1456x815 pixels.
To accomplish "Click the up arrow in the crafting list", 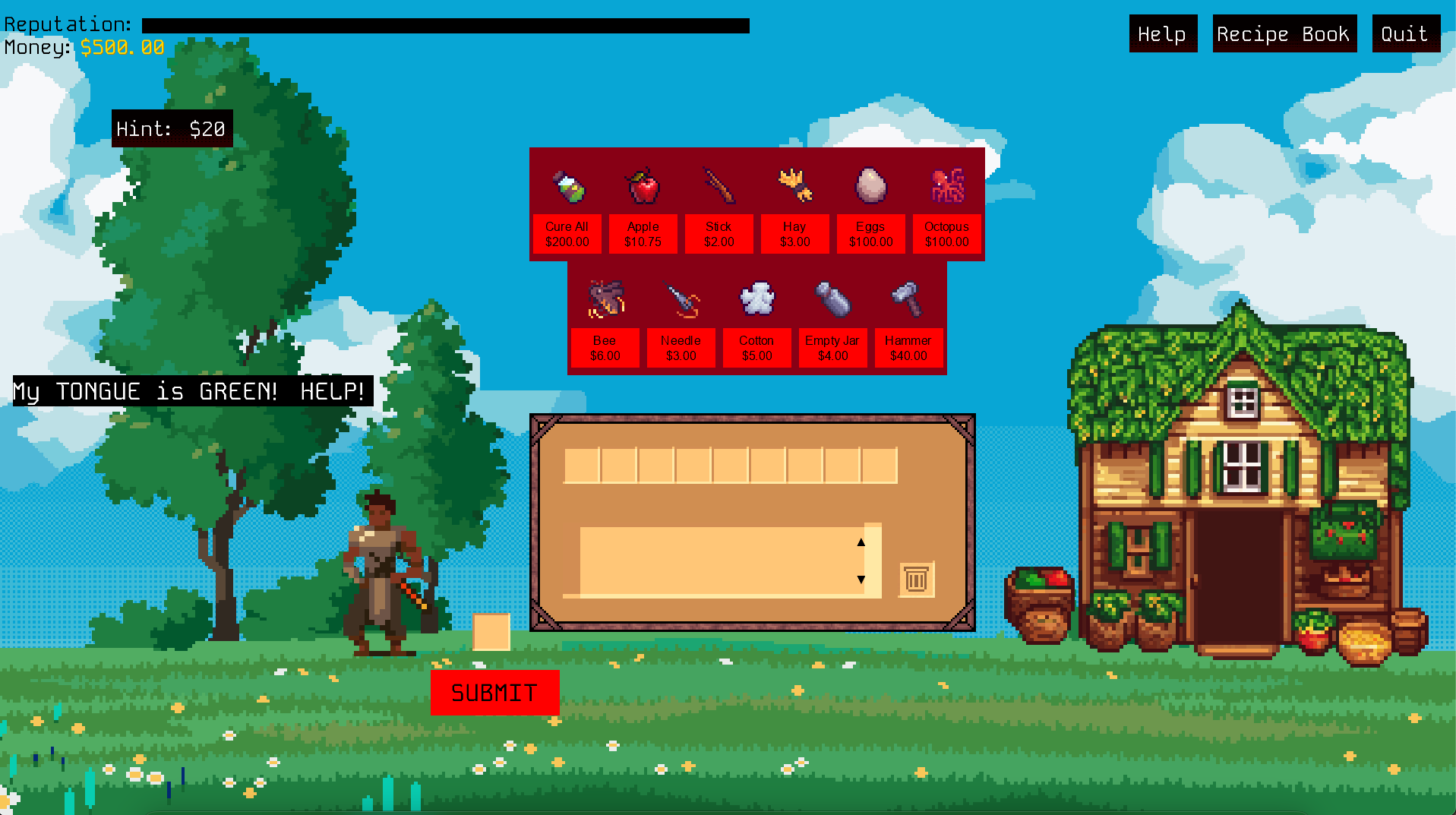I will (x=861, y=542).
